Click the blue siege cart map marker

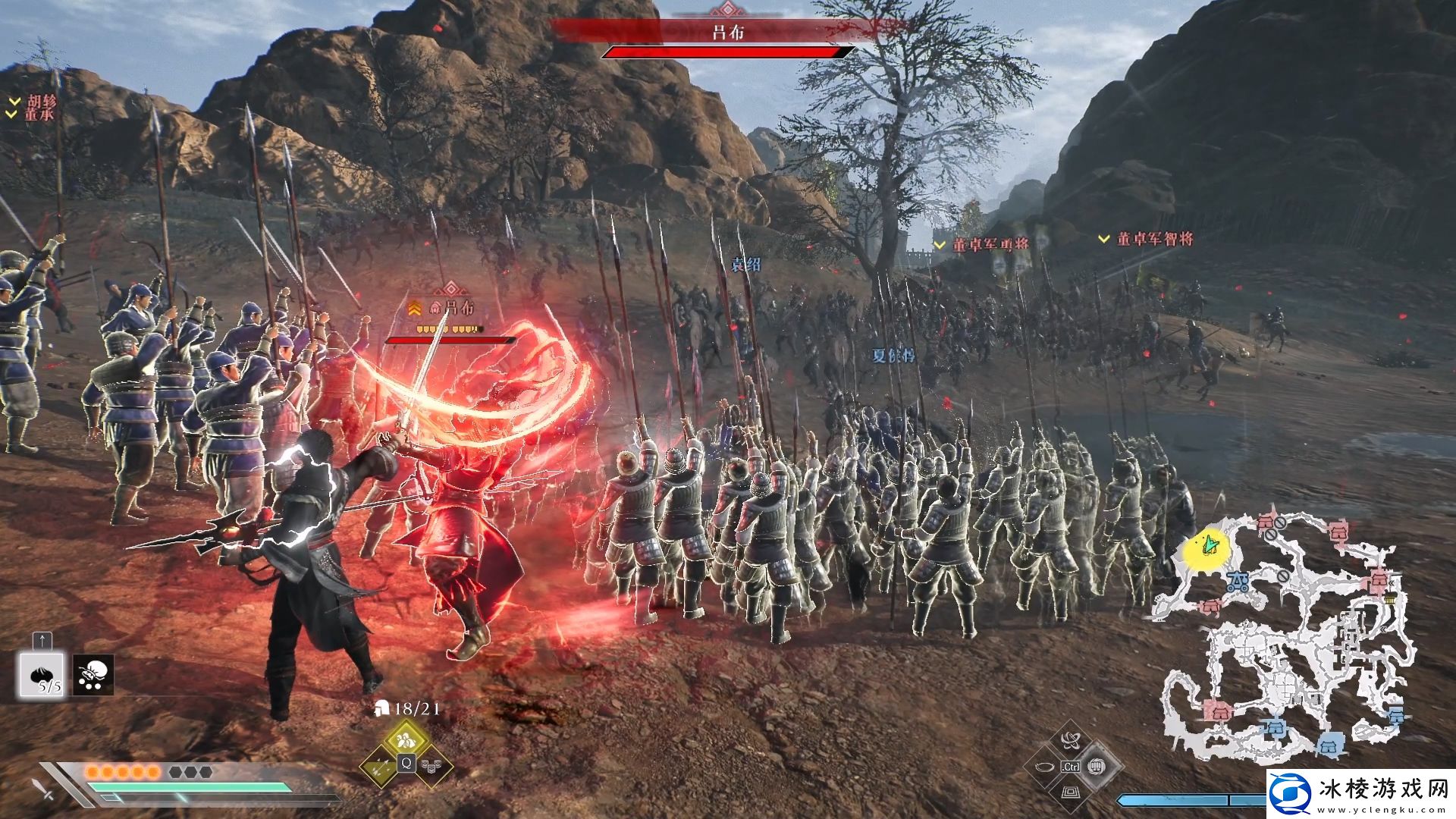(1239, 582)
